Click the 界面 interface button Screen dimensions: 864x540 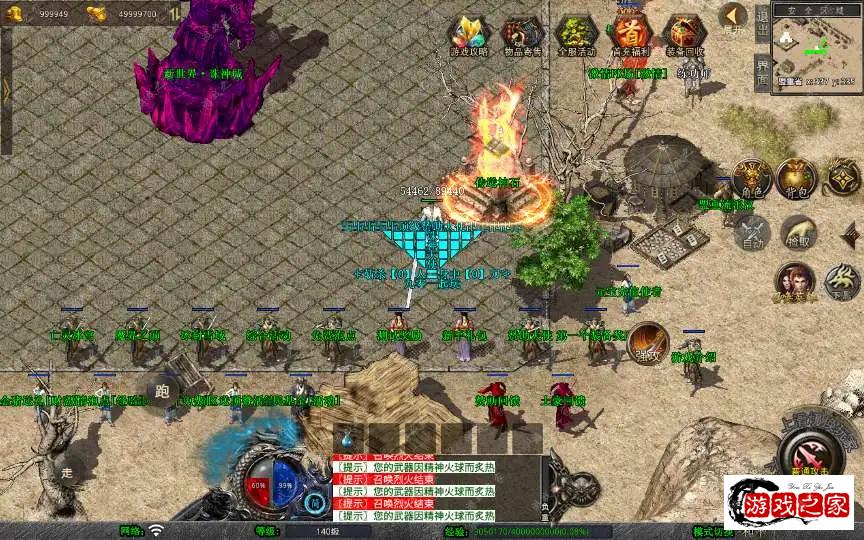click(x=762, y=70)
